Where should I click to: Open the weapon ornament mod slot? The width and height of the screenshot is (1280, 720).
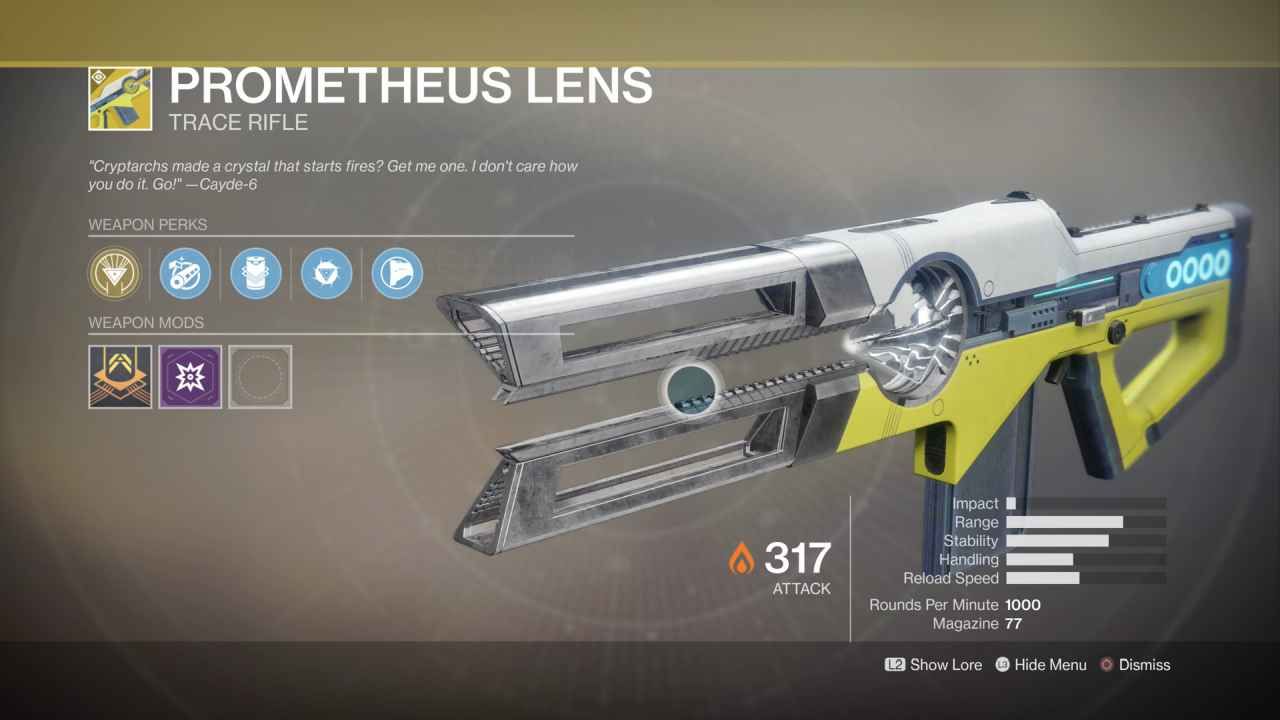pos(120,377)
